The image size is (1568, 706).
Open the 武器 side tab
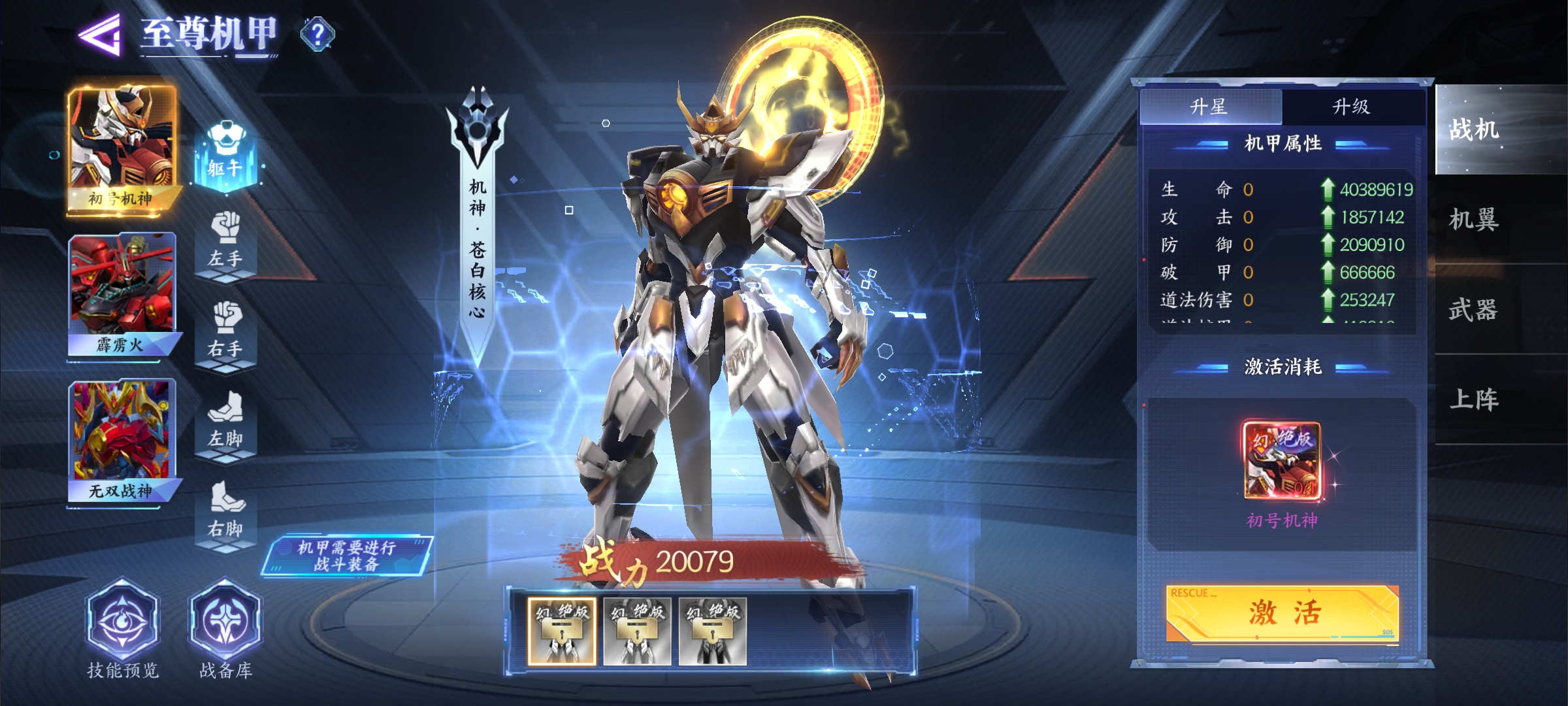click(x=1475, y=310)
